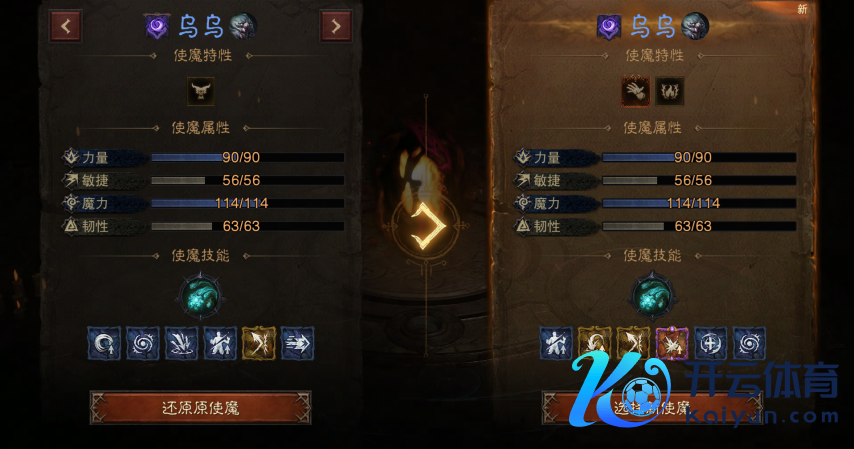Inspect the horned beast trait icon
Image resolution: width=854 pixels, height=449 pixels.
(201, 92)
